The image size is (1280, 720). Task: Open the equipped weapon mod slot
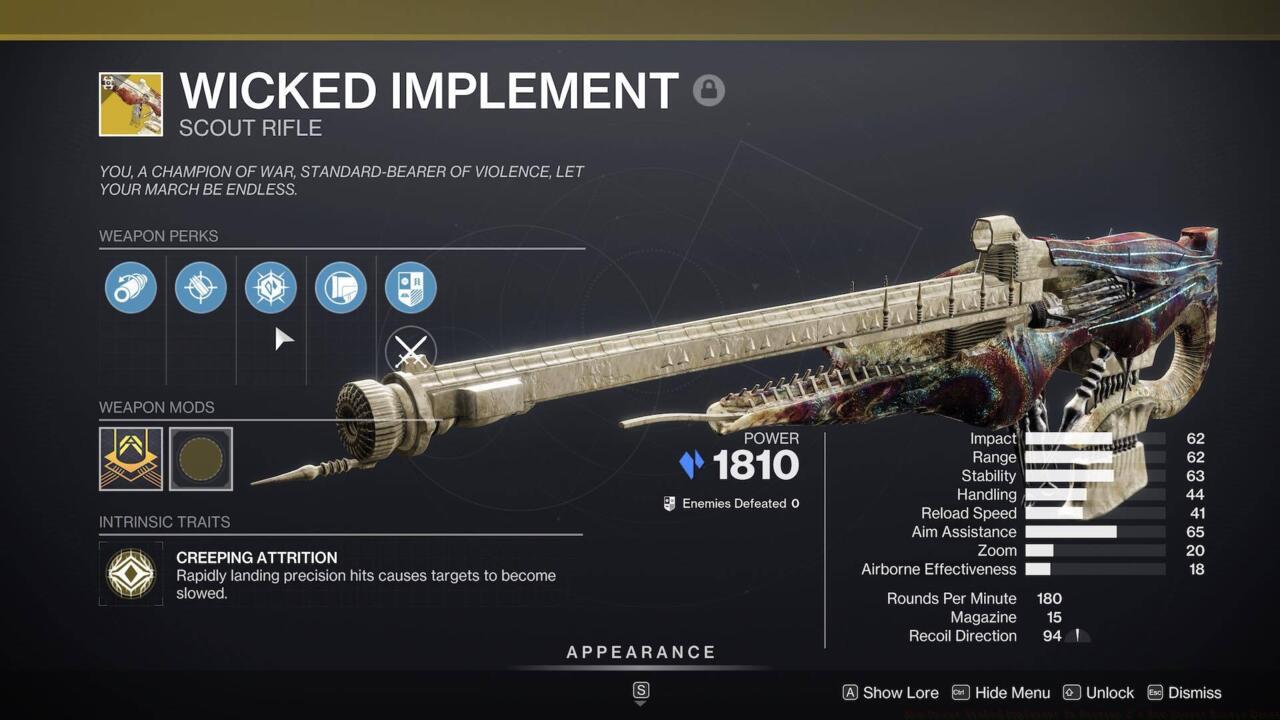point(130,458)
